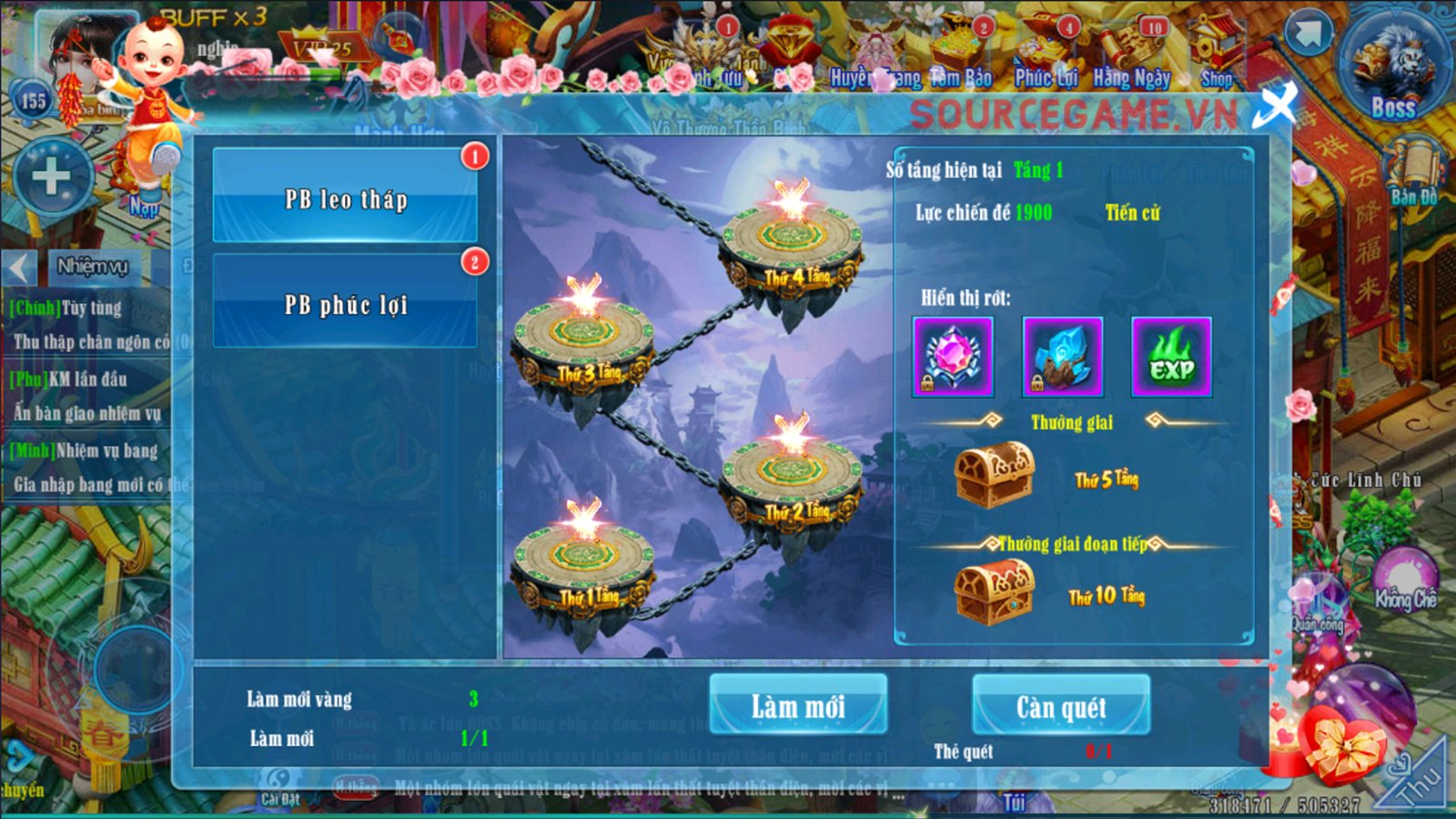Open the Nạp recharge plus button
The height and width of the screenshot is (819, 1456).
52,177
